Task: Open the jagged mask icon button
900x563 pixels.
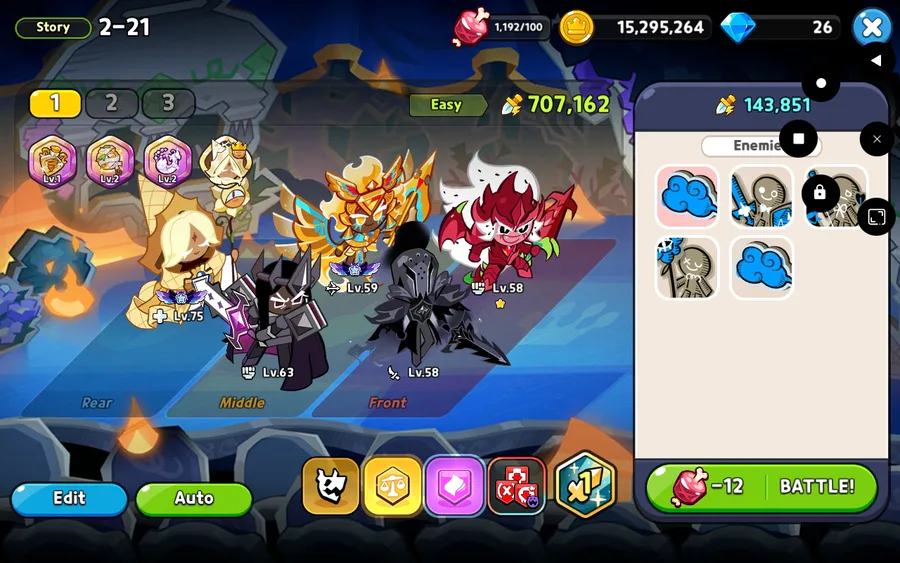Action: pos(330,487)
